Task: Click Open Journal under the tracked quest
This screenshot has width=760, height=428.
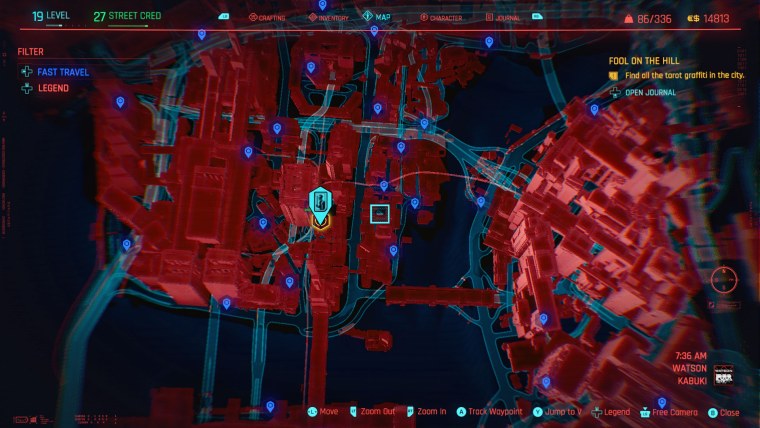Action: coord(648,93)
